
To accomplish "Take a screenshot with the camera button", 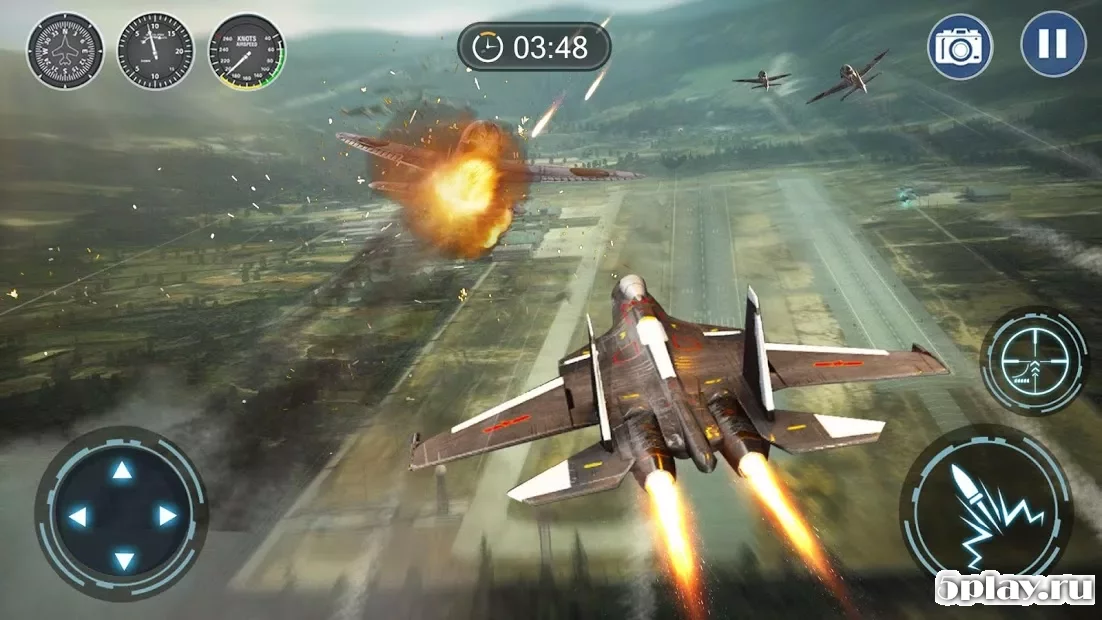I will pyautogui.click(x=959, y=46).
